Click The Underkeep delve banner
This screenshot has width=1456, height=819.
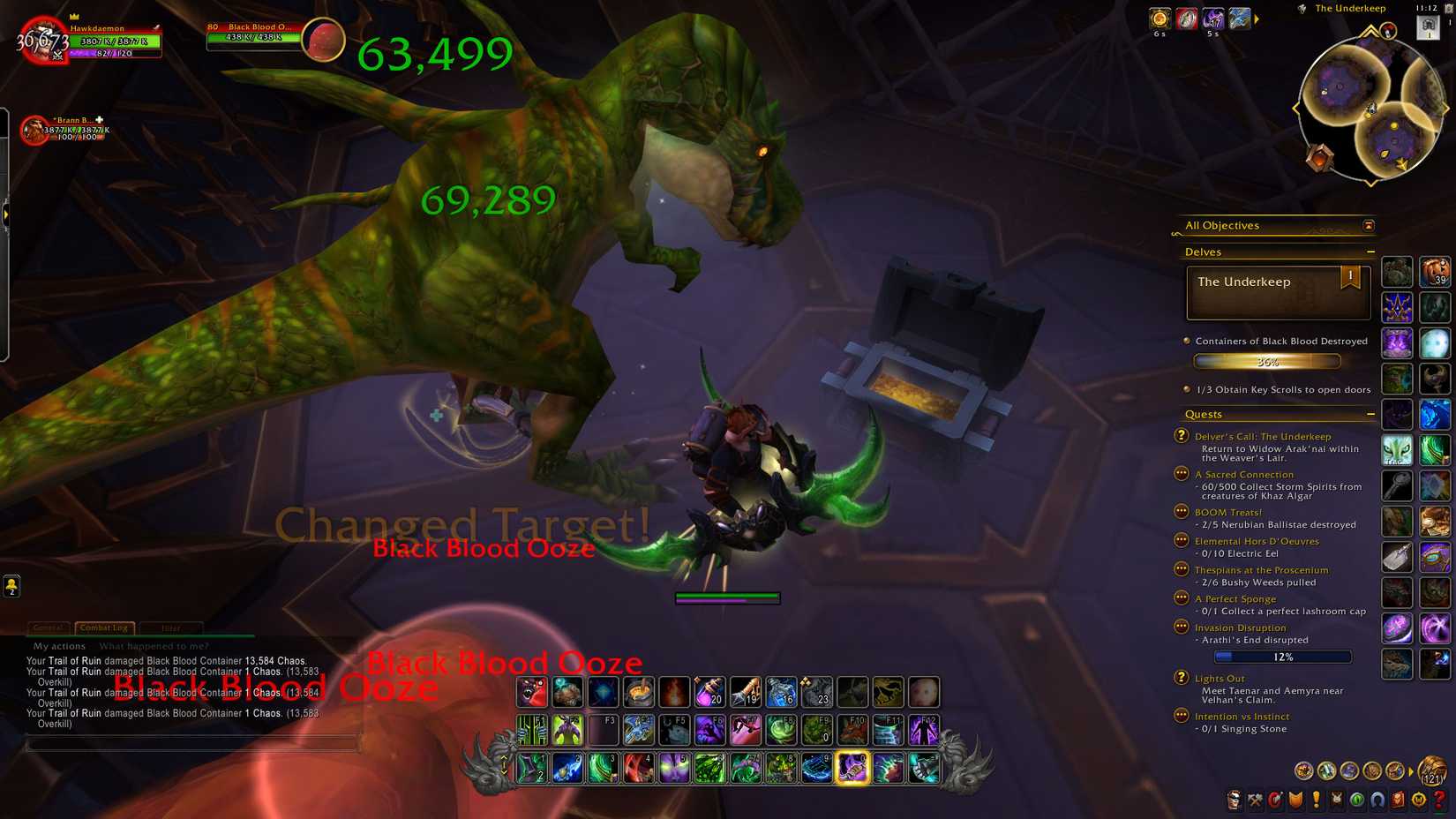tap(1277, 291)
